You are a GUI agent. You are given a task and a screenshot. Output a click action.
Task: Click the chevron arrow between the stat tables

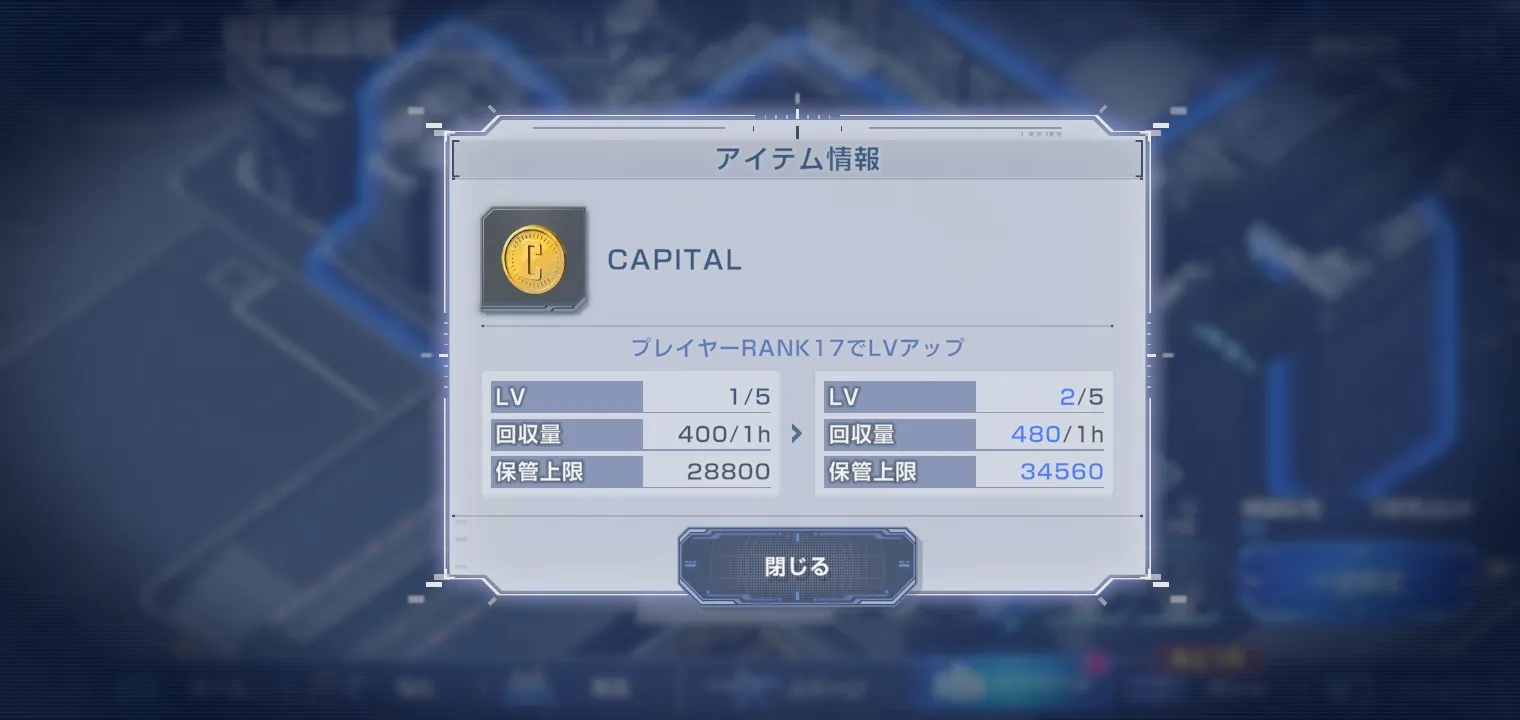(796, 434)
